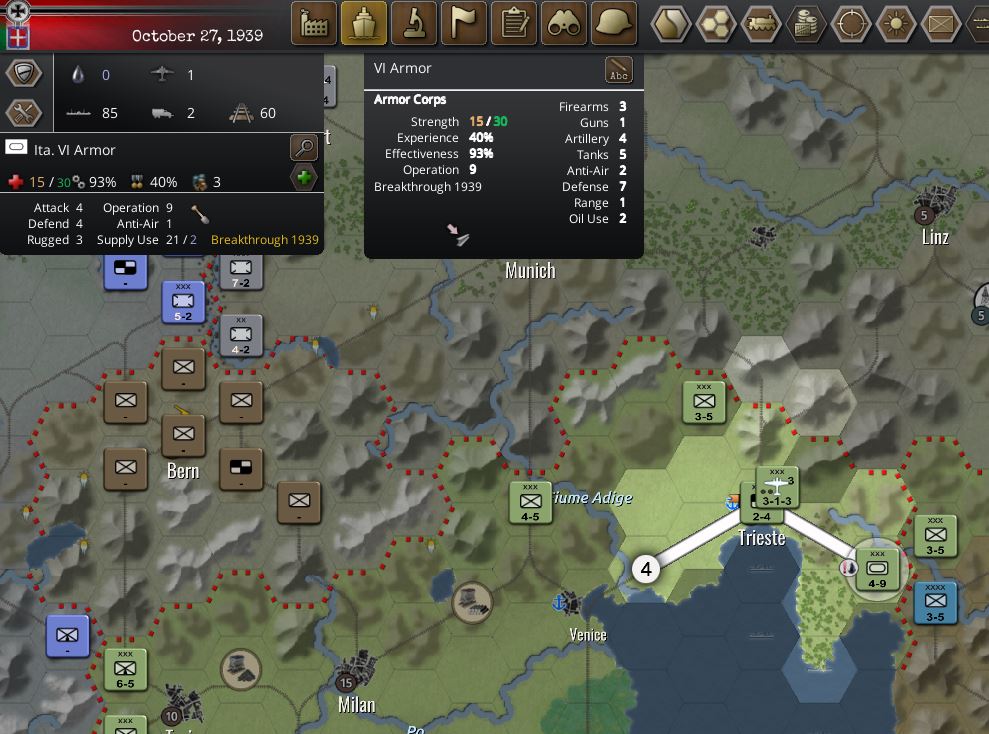
Task: Open the microscope research screen
Action: pos(414,23)
